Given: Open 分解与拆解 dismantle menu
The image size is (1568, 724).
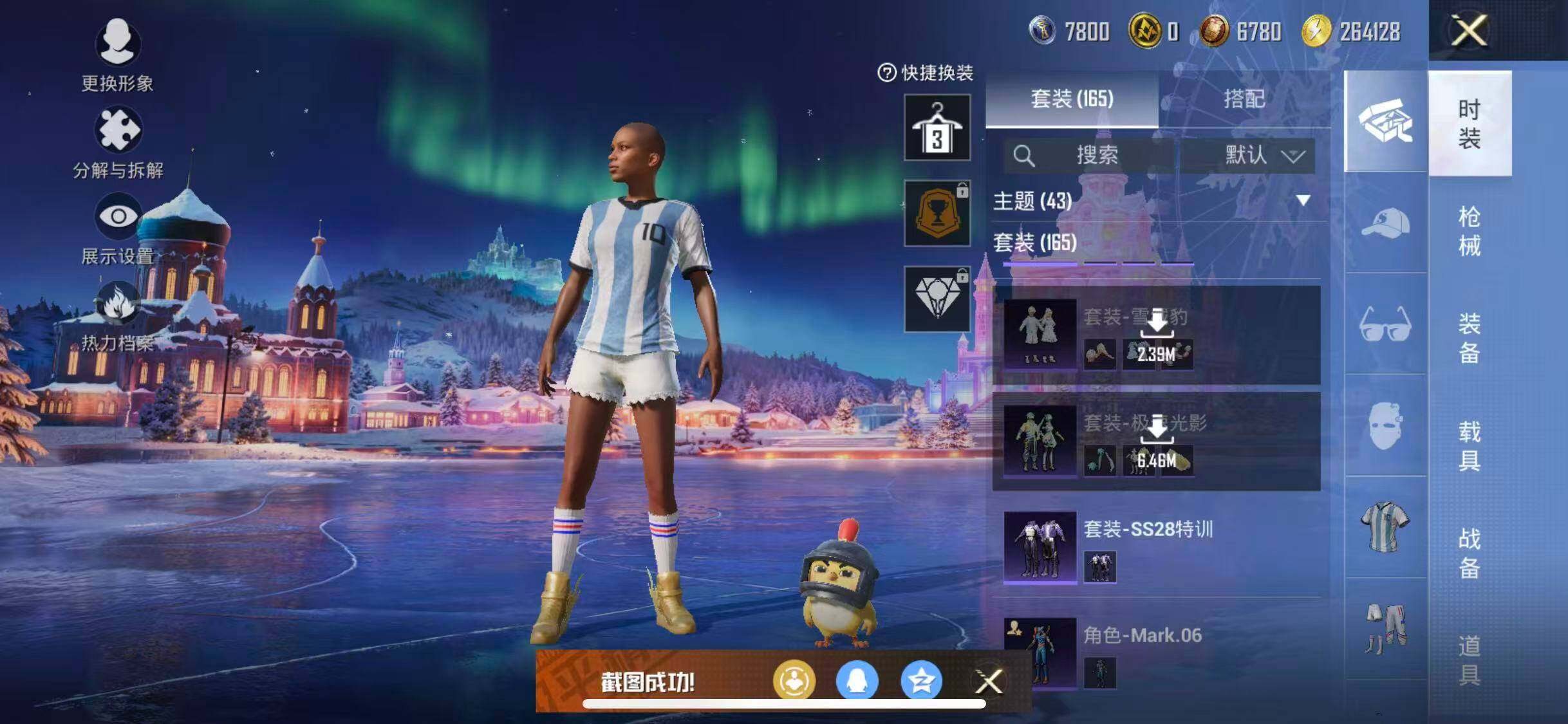Looking at the screenshot, I should [x=117, y=143].
